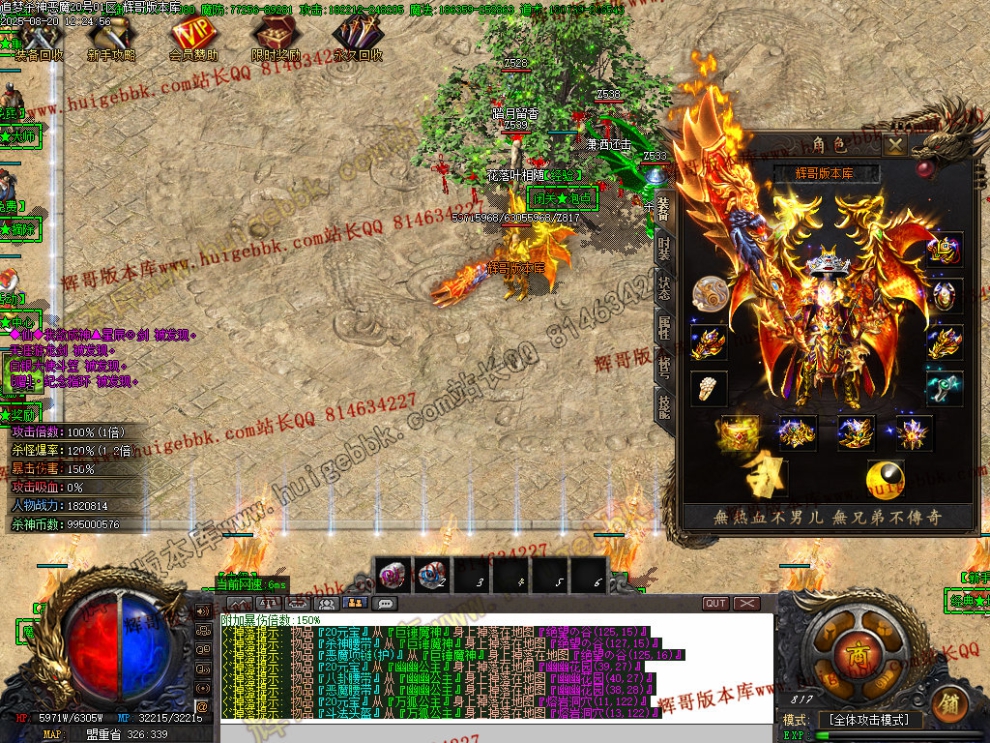Select the teal ring equipment slot
Image resolution: width=990 pixels, height=743 pixels.
coord(945,388)
